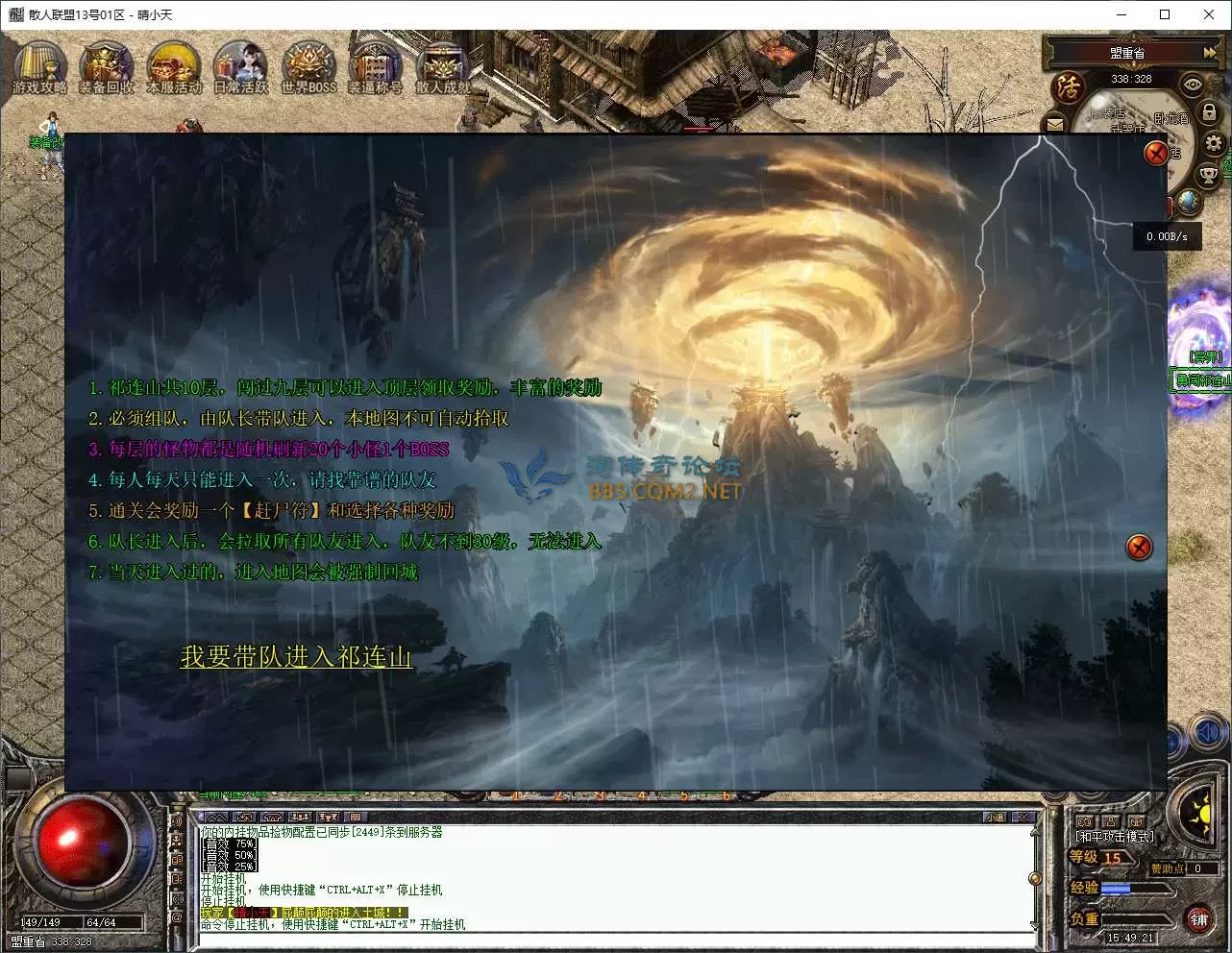1232x953 pixels.
Task: Open the 铺 stall shop button
Action: coord(1197,919)
